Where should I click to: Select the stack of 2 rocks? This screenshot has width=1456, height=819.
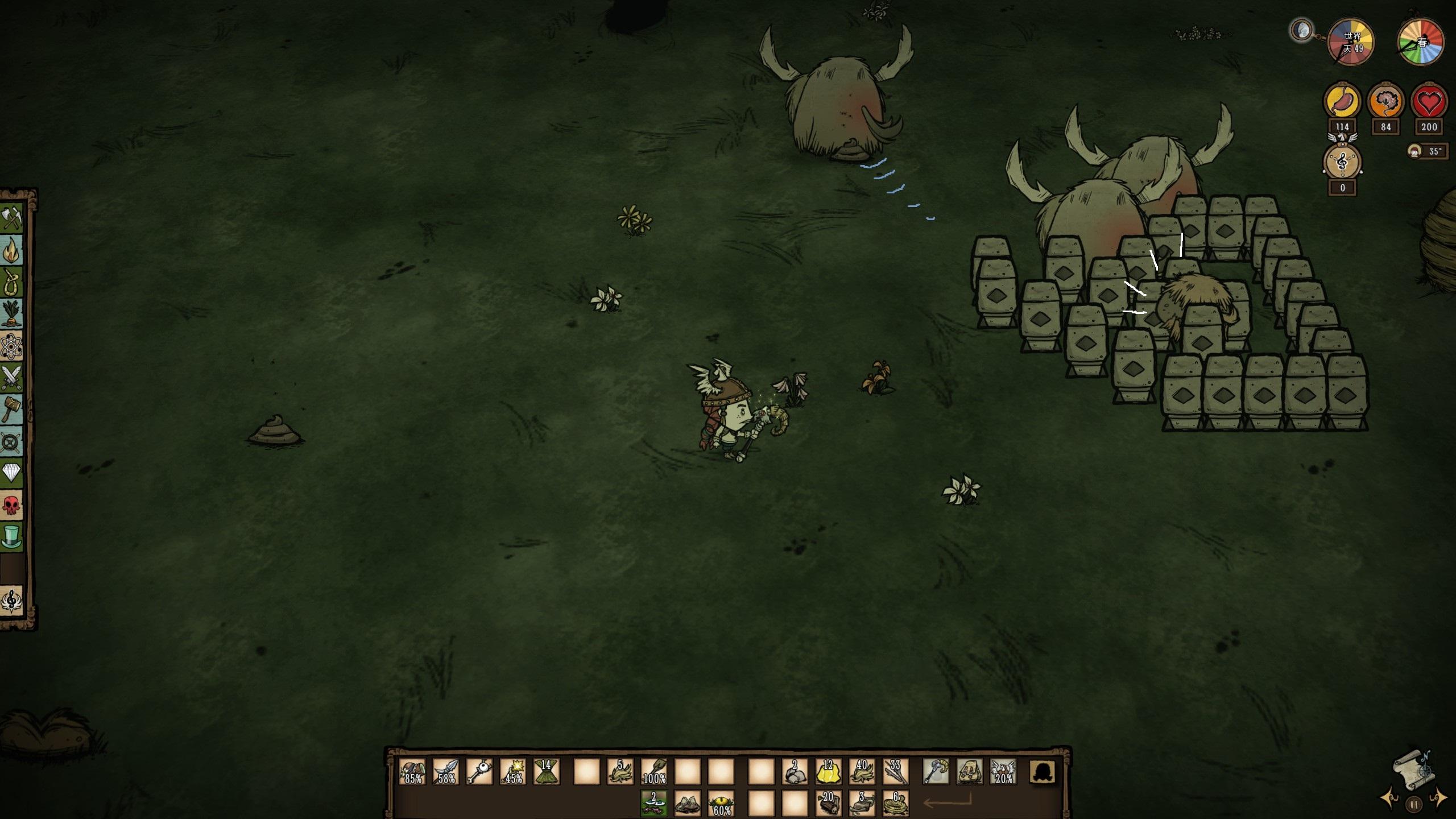pos(795,772)
